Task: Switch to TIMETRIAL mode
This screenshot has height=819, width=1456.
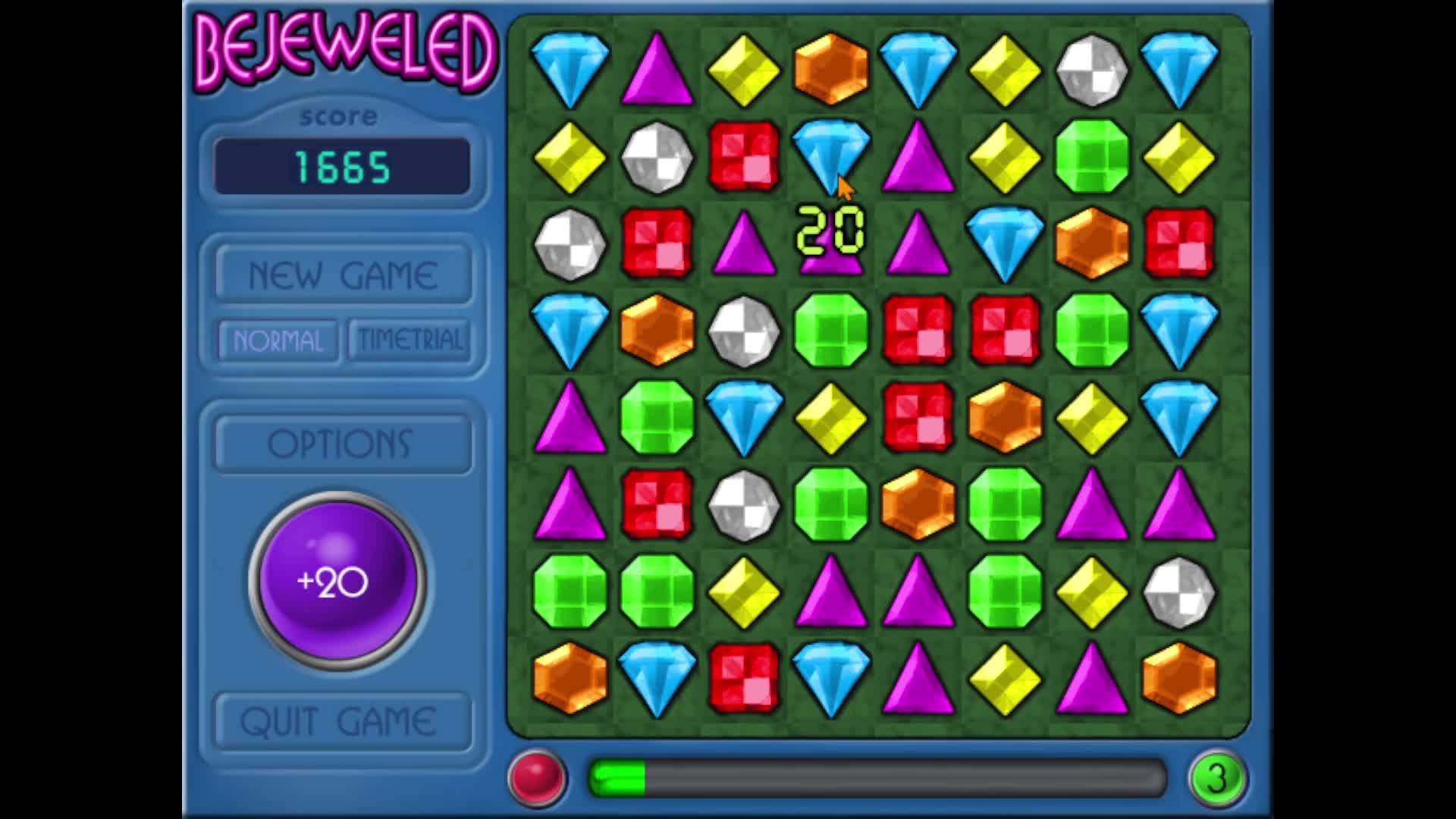Action: (x=409, y=340)
